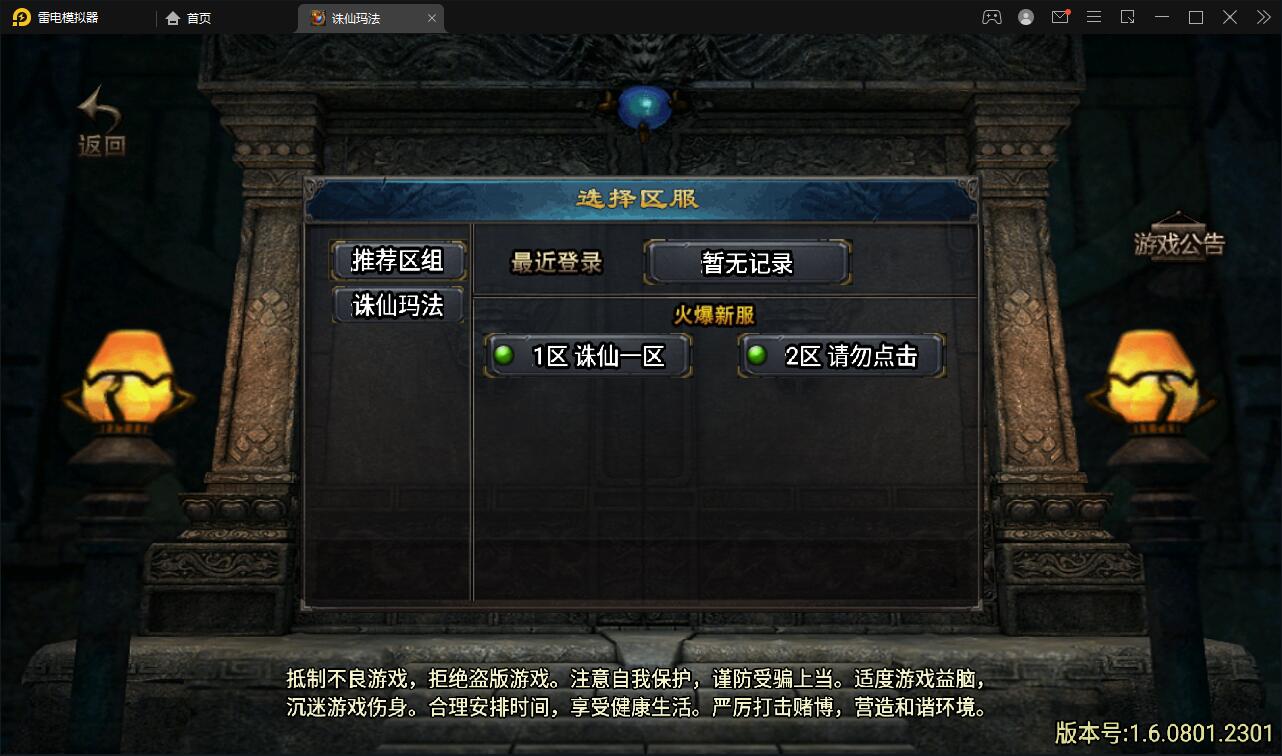The width and height of the screenshot is (1282, 756).
Task: Close the 诛仙玛法 tab
Action: tap(431, 17)
